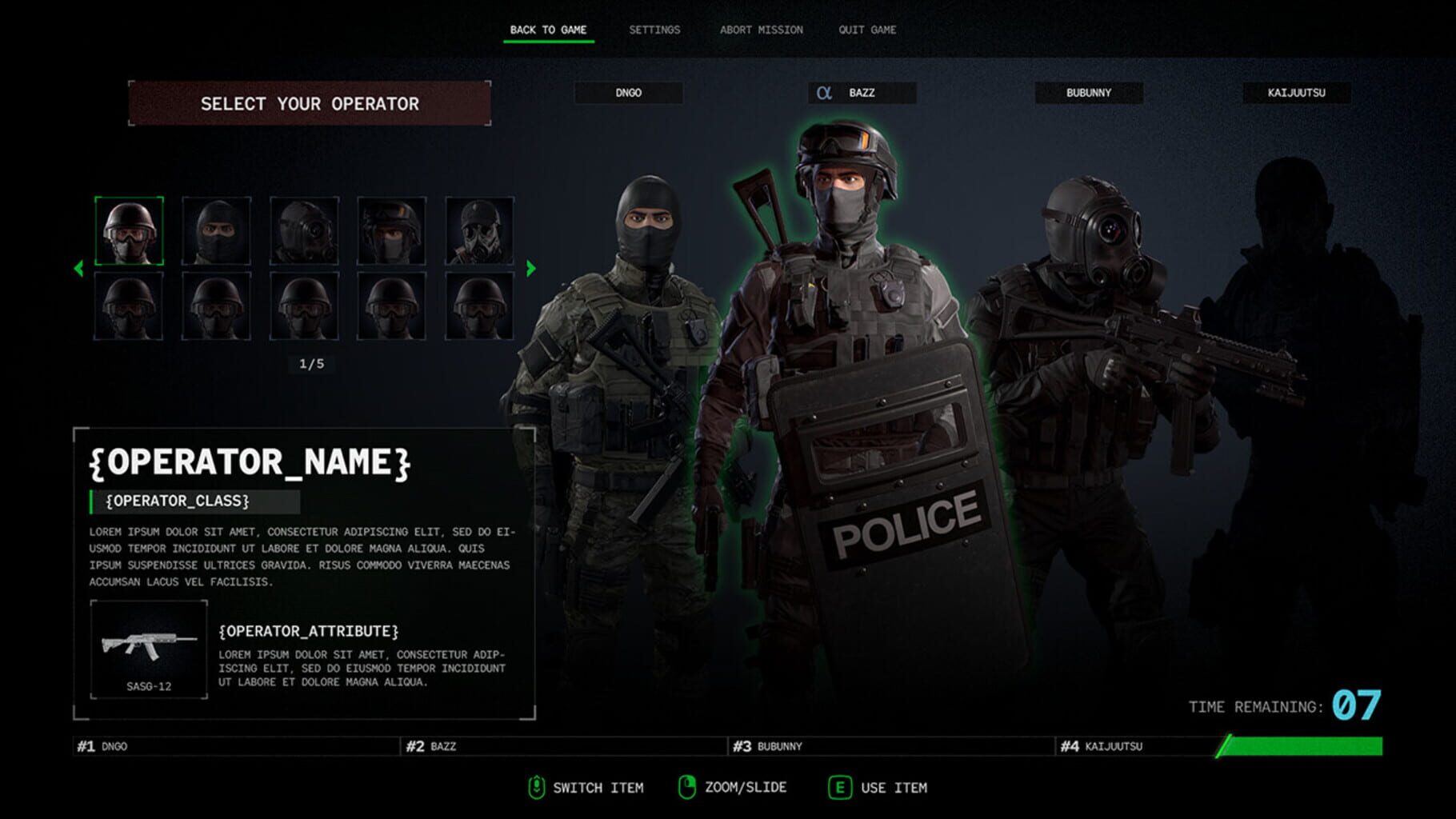
Task: Click Back to Game
Action: [x=549, y=28]
